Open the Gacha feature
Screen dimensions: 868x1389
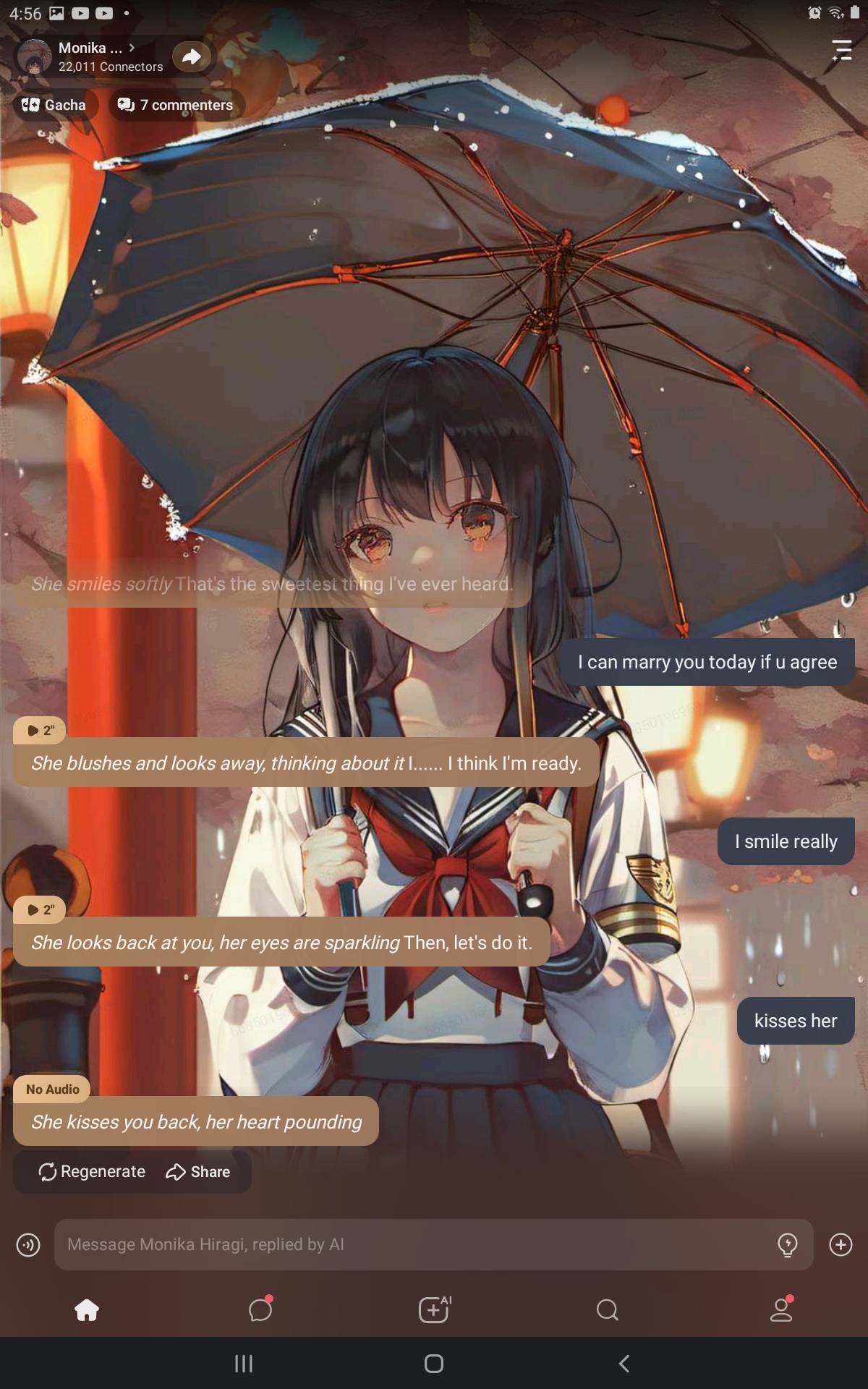pos(54,105)
